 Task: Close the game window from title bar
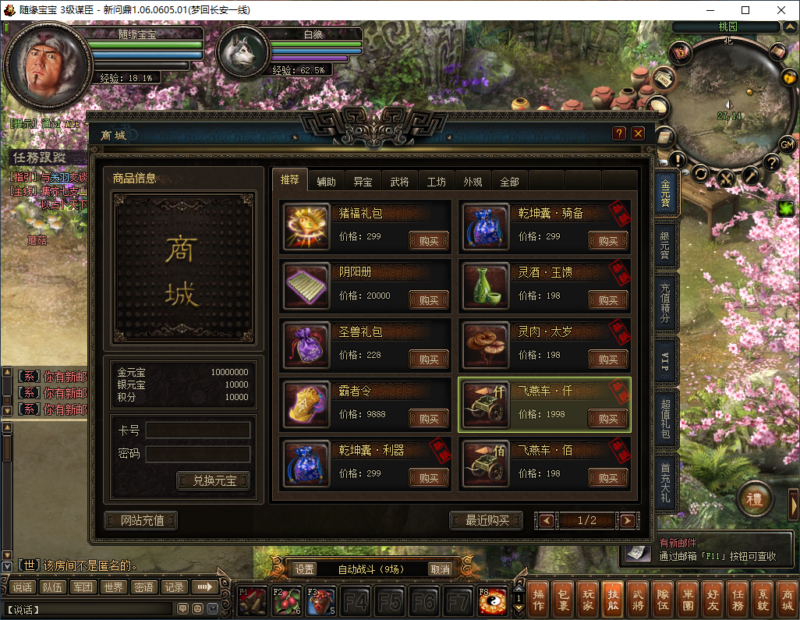(x=776, y=10)
